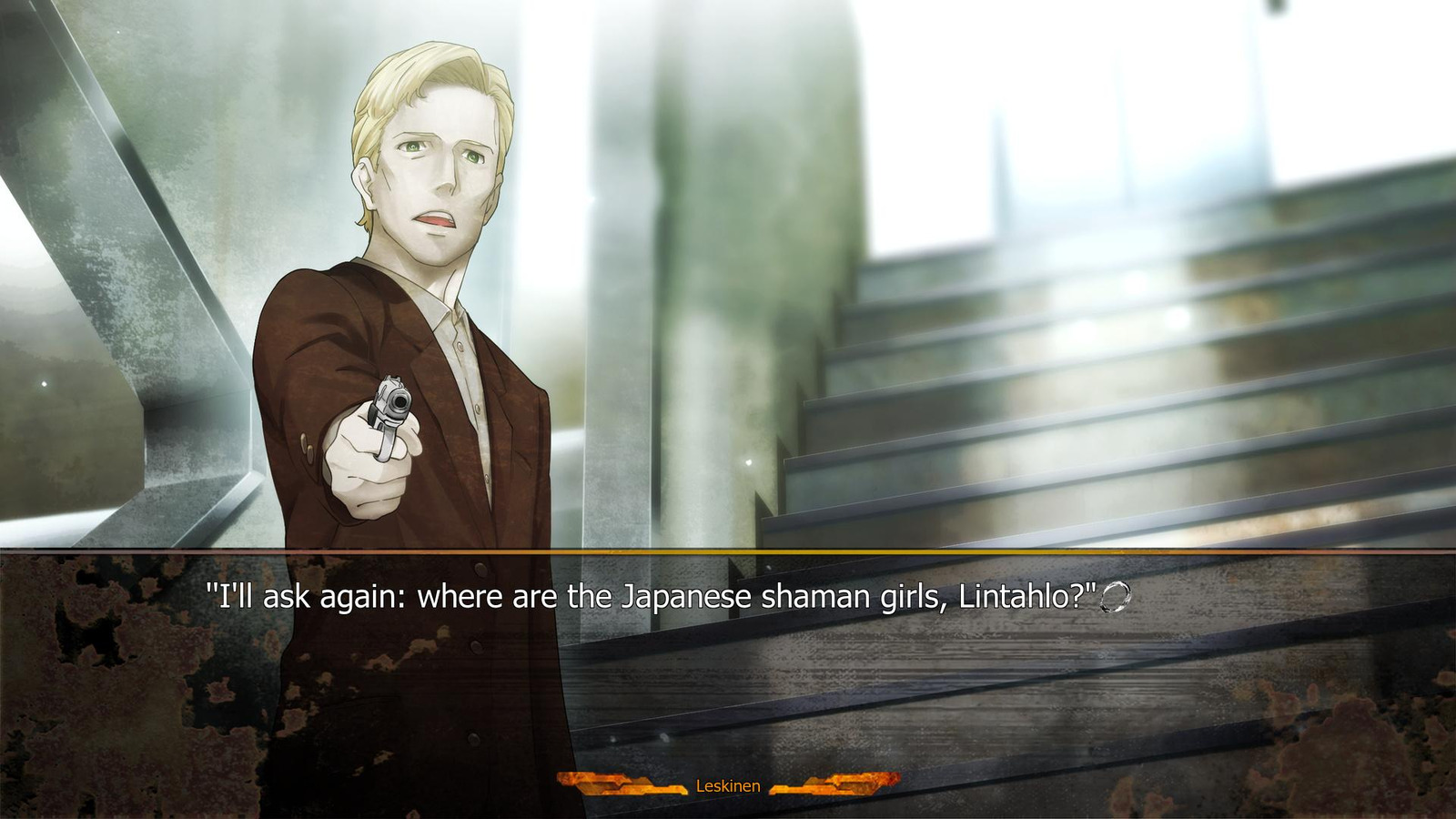Click the spinning ring advance indicator
The width and height of the screenshot is (1456, 819).
[x=1116, y=597]
